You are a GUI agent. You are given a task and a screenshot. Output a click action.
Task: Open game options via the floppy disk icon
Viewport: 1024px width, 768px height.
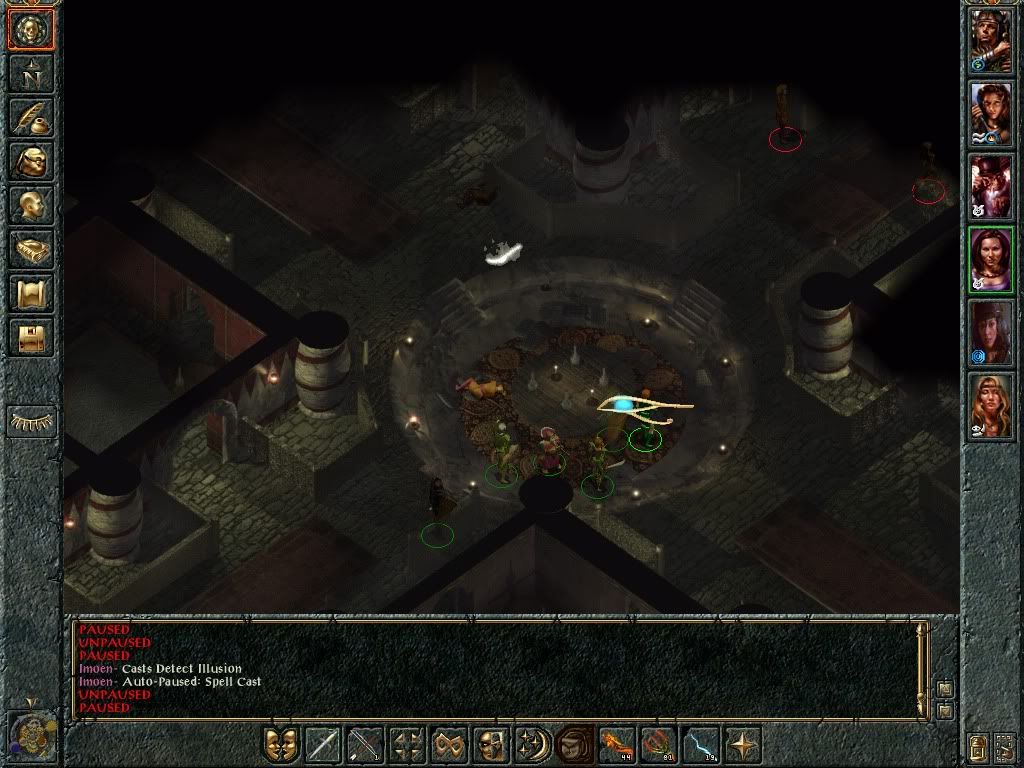[31, 337]
